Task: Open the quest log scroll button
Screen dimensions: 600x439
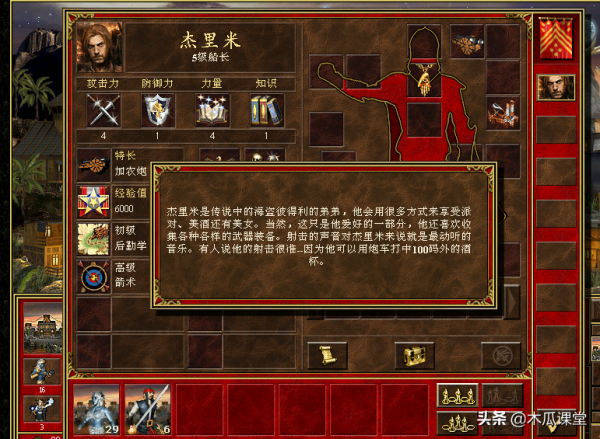Action: 322,353
